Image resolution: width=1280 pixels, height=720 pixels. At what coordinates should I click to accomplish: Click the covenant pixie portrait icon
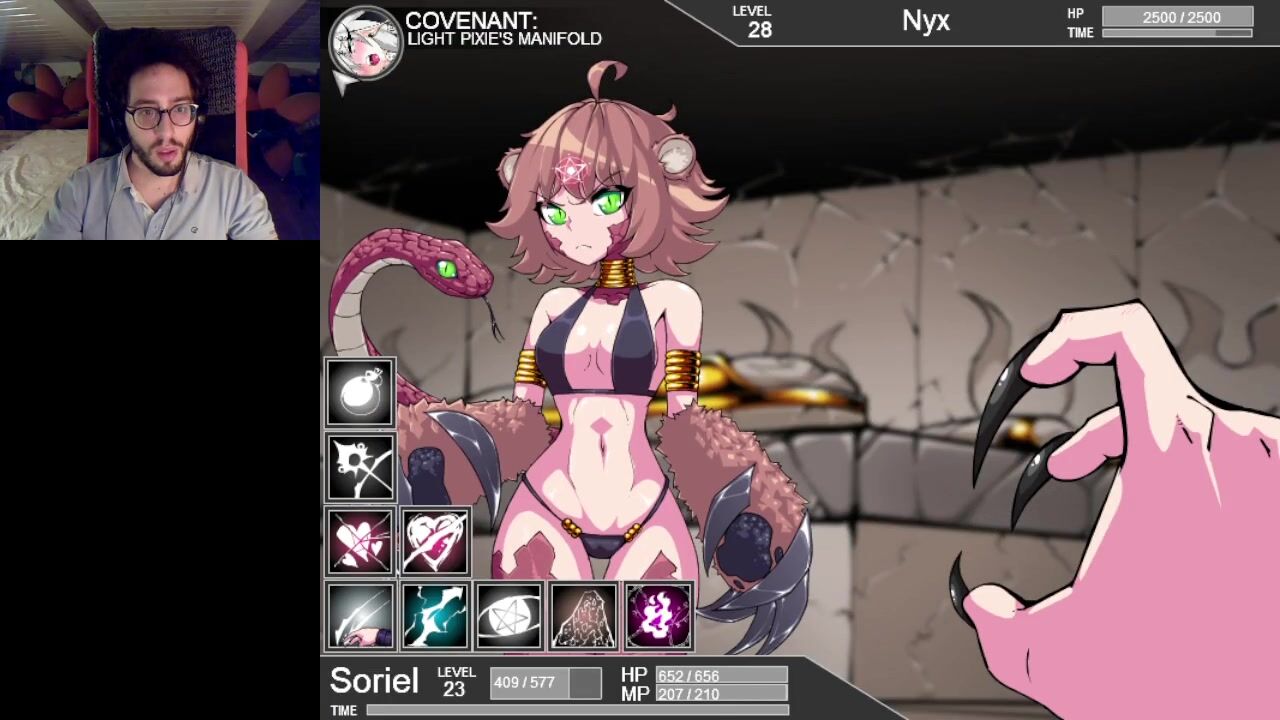366,46
